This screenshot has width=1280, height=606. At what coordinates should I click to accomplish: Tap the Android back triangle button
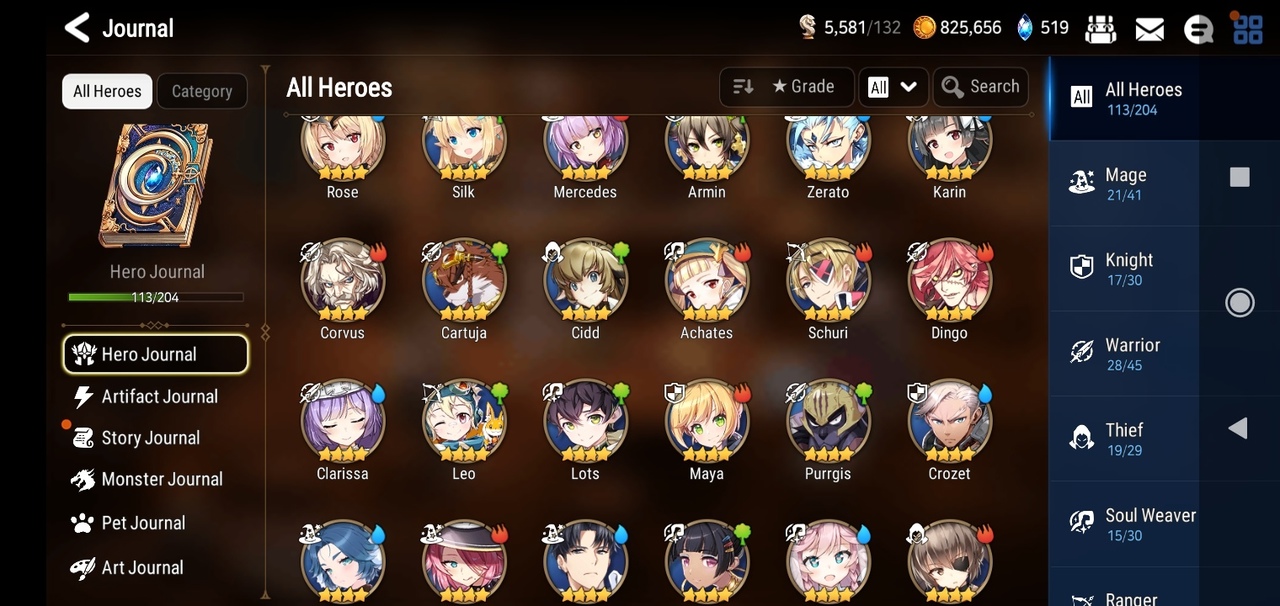1238,428
